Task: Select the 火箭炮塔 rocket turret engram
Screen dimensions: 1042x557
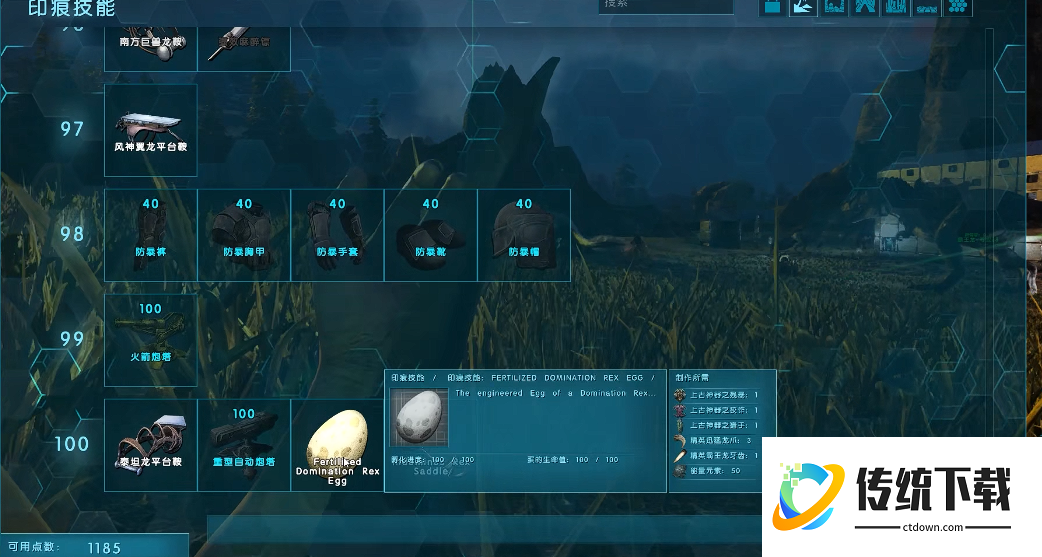Action: point(151,340)
